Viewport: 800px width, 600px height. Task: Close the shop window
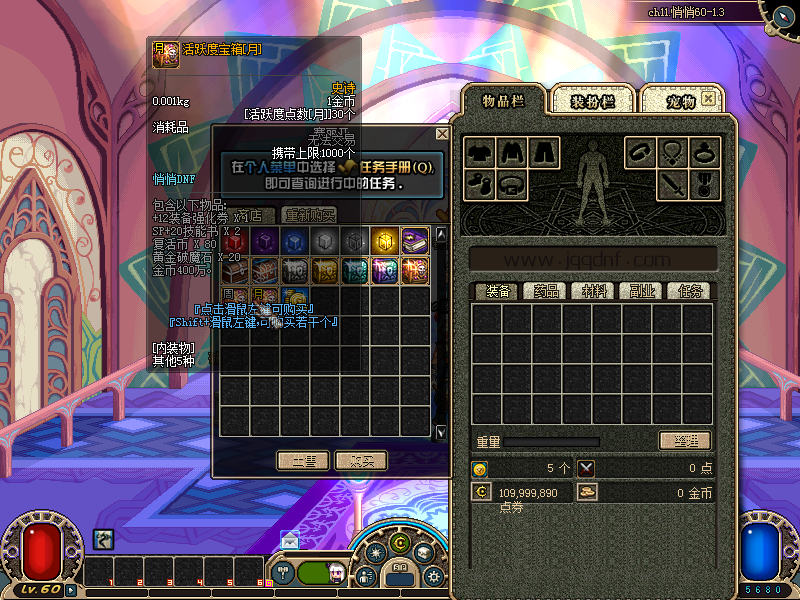[442, 134]
